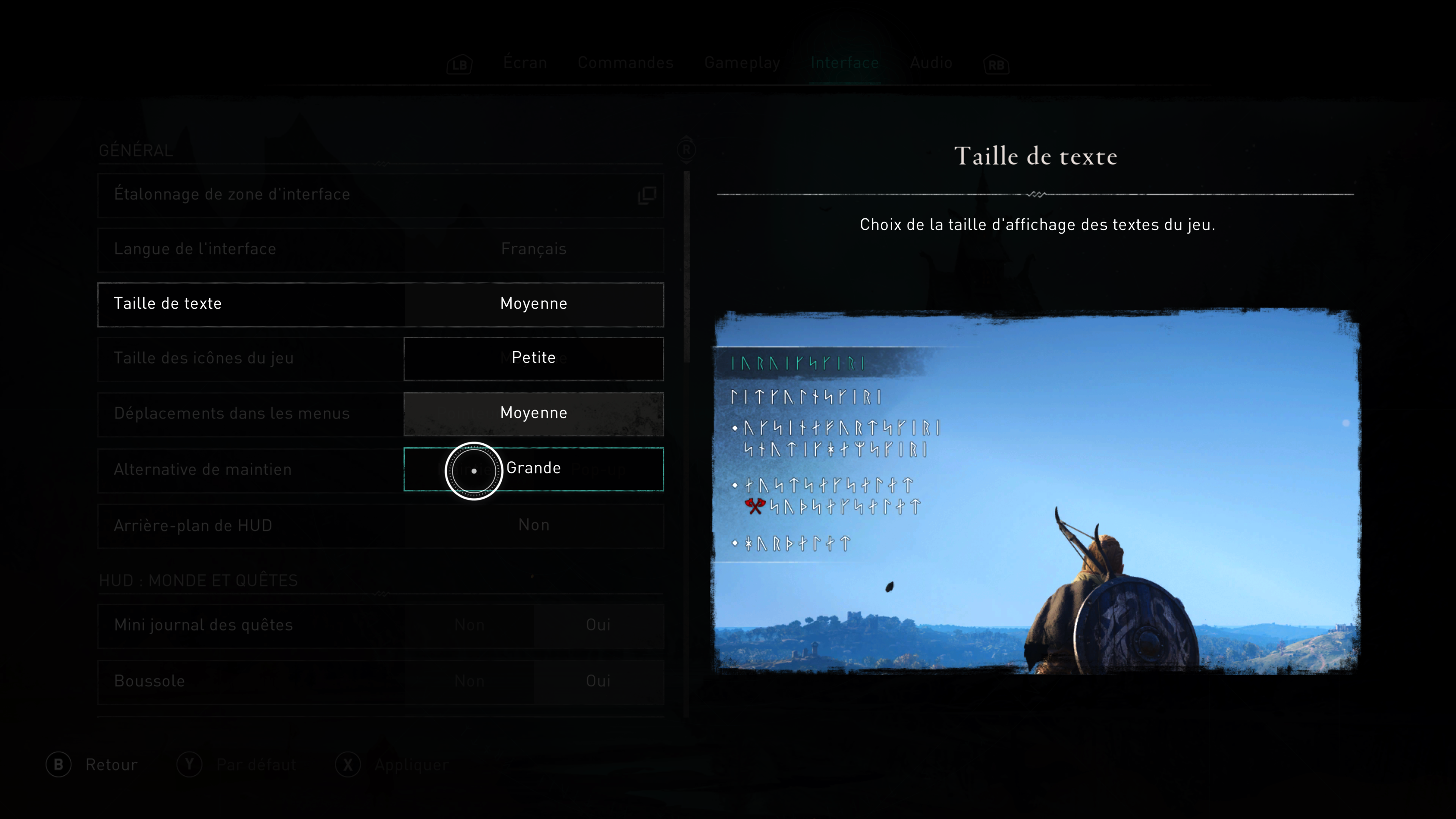The image size is (1456, 819).
Task: Pick Moyenne in the open dropdown list
Action: click(533, 413)
